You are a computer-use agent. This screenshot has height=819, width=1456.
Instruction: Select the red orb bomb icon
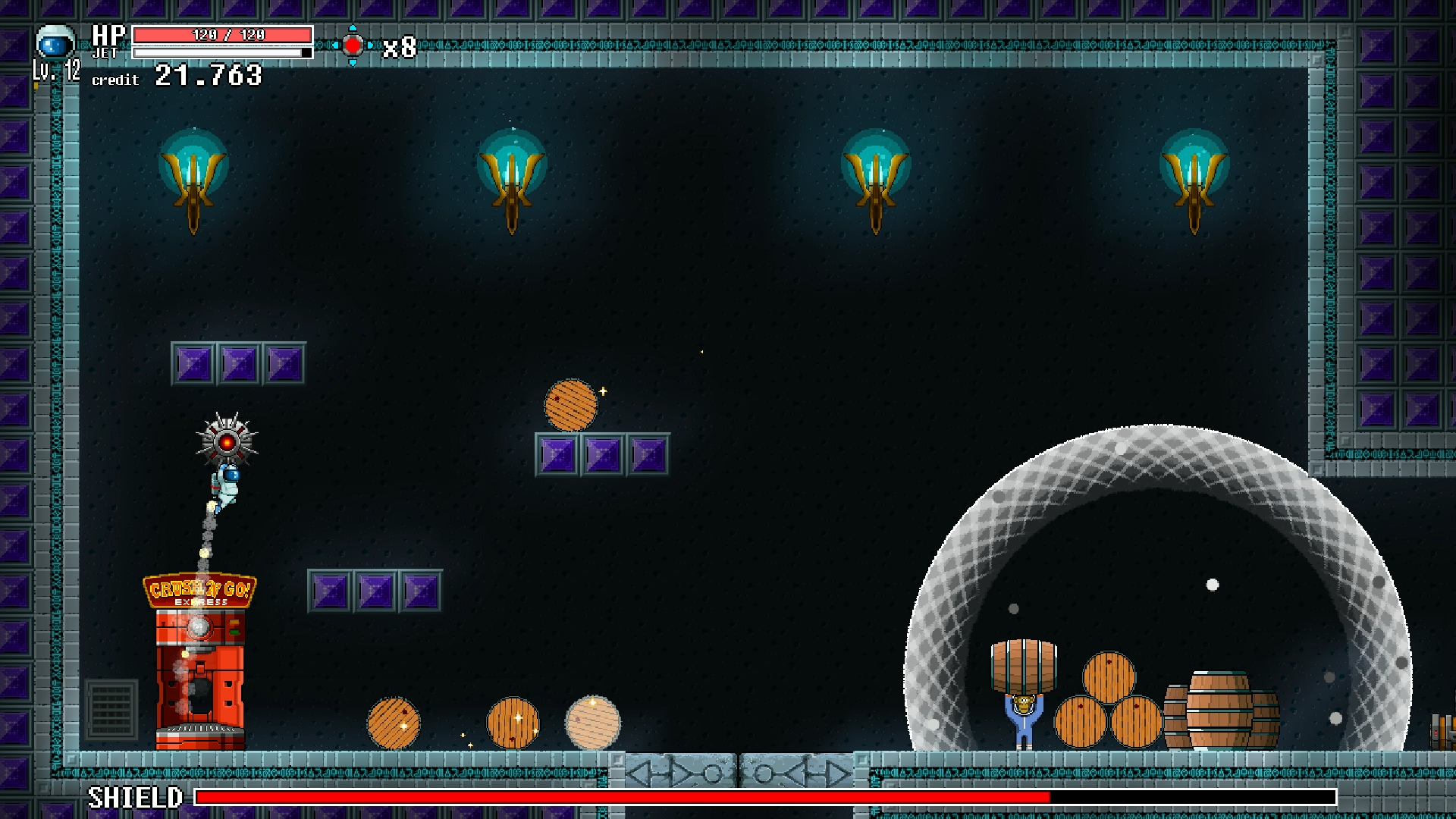coord(353,45)
